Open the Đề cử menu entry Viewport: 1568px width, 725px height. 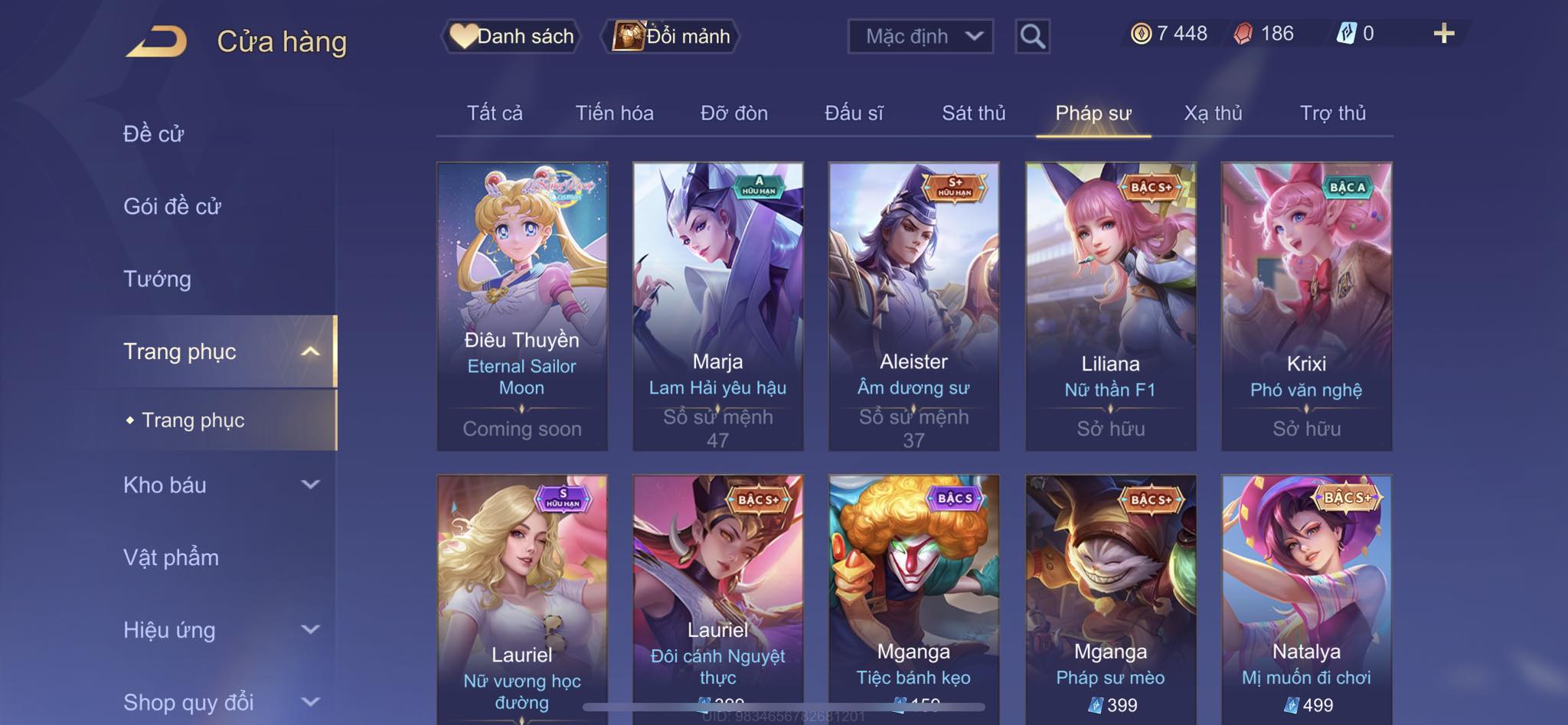(x=154, y=134)
